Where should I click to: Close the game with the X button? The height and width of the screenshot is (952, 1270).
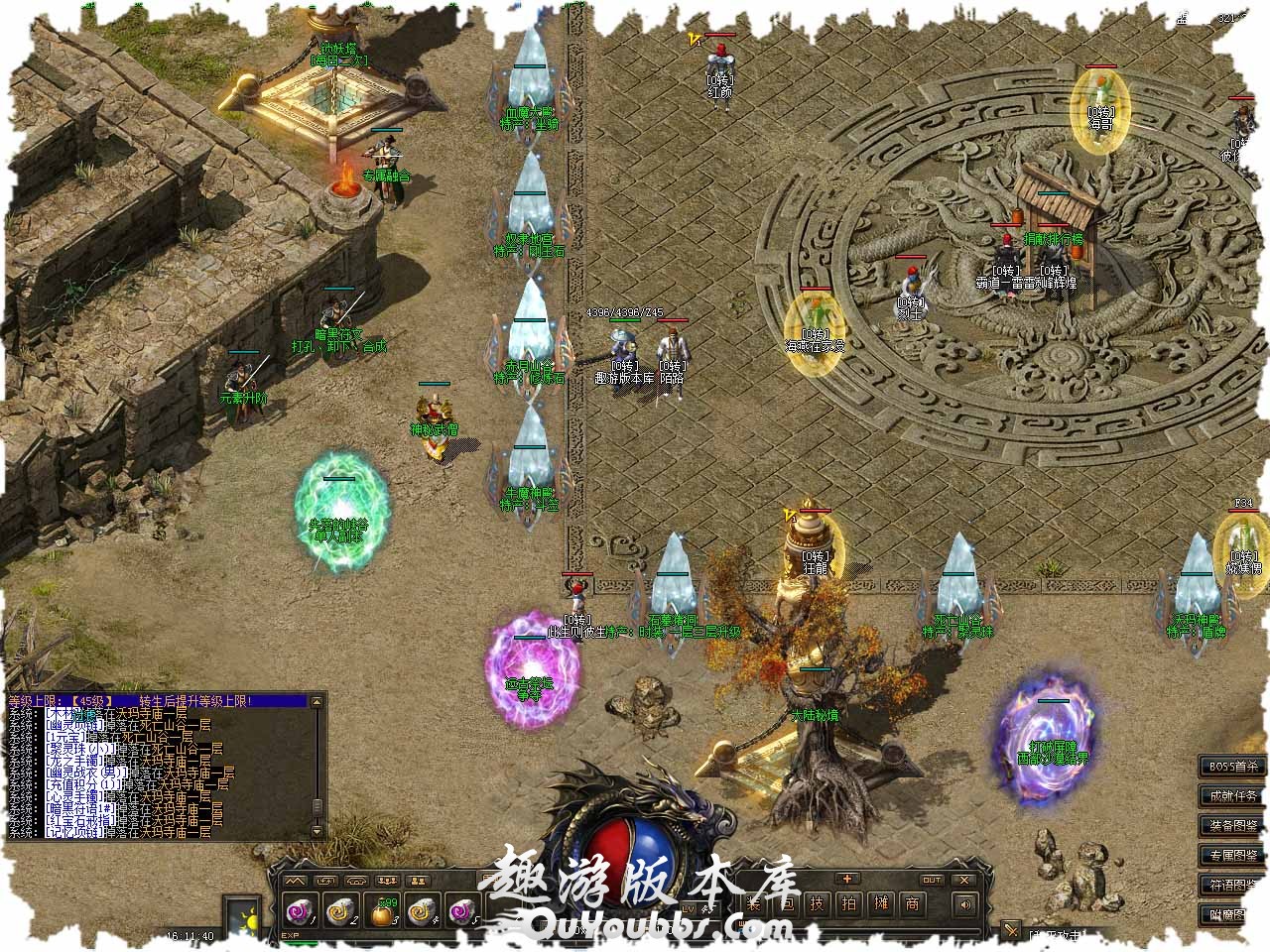[964, 880]
